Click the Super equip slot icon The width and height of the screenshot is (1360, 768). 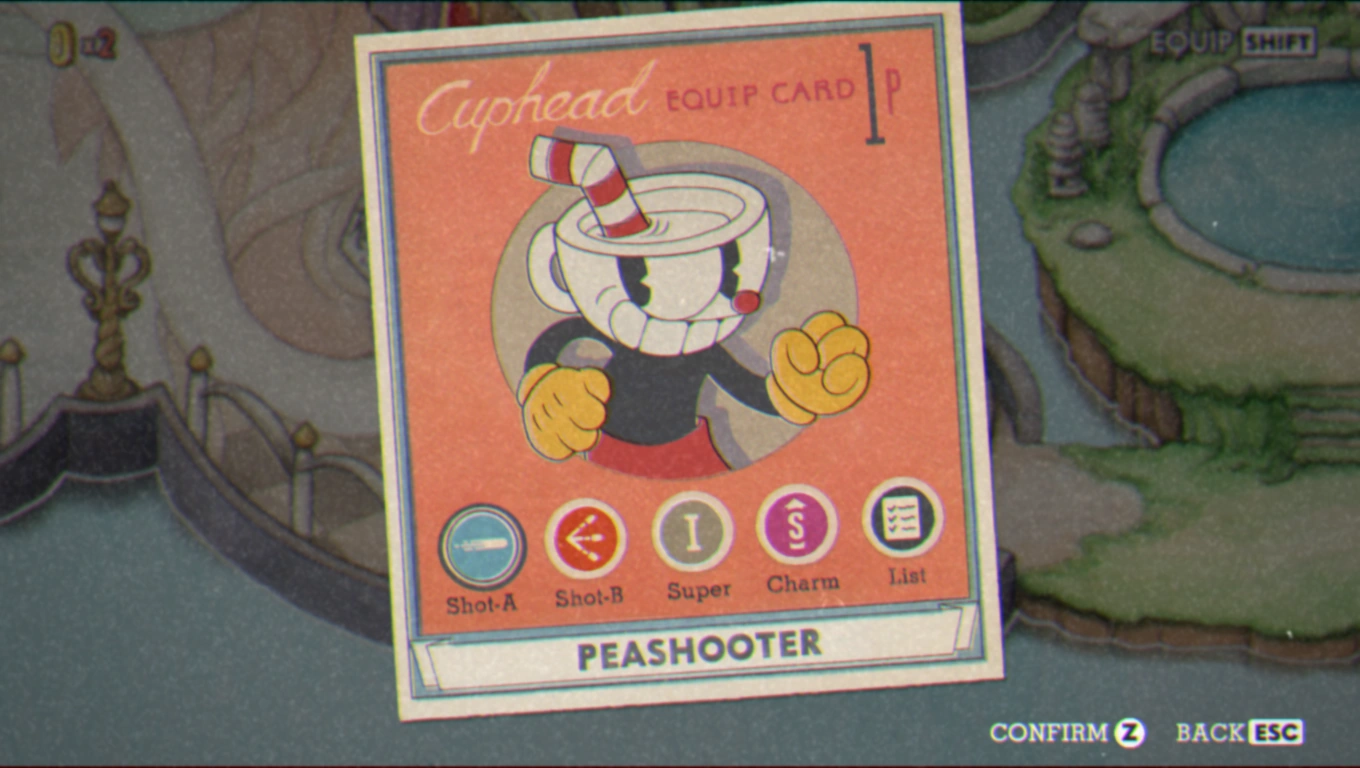coord(693,533)
